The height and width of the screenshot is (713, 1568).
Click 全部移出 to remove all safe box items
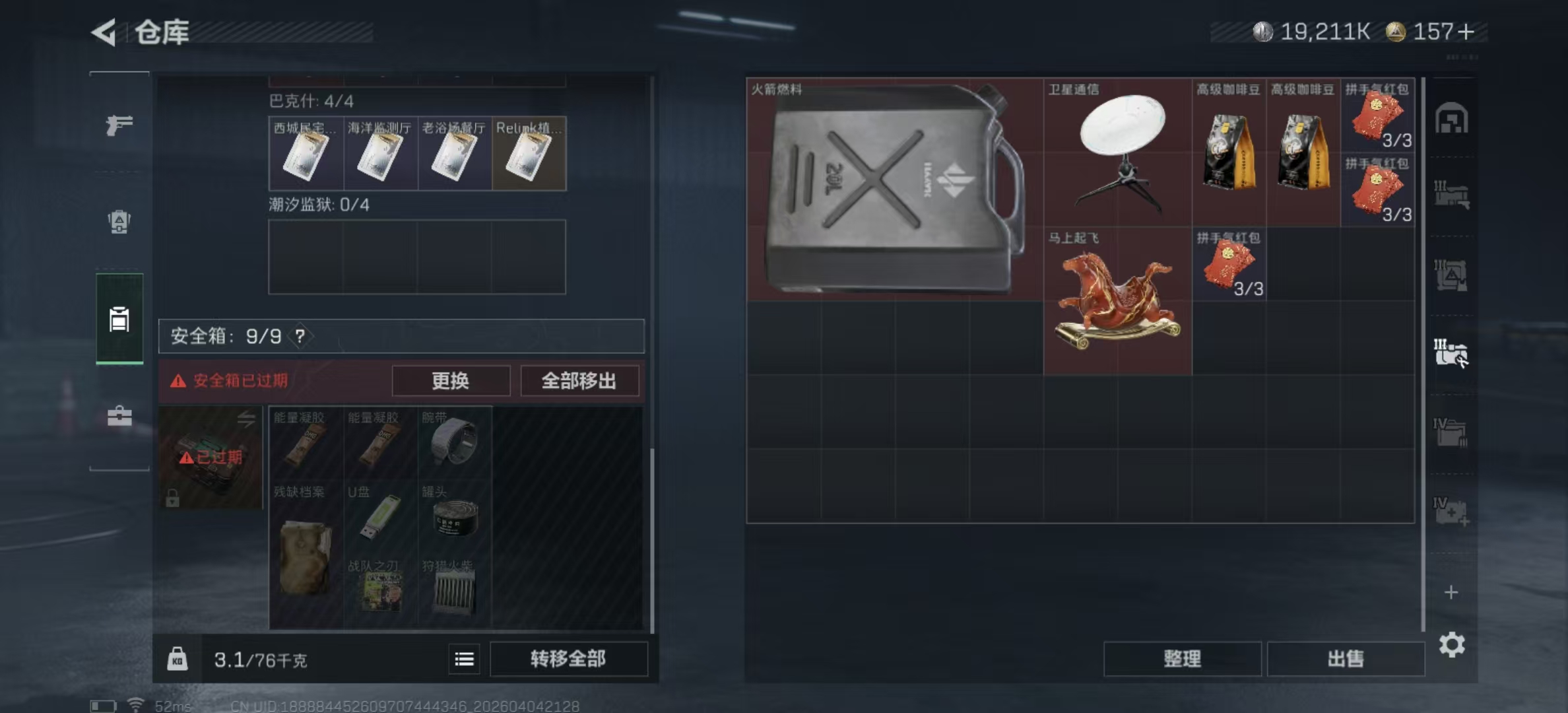580,381
